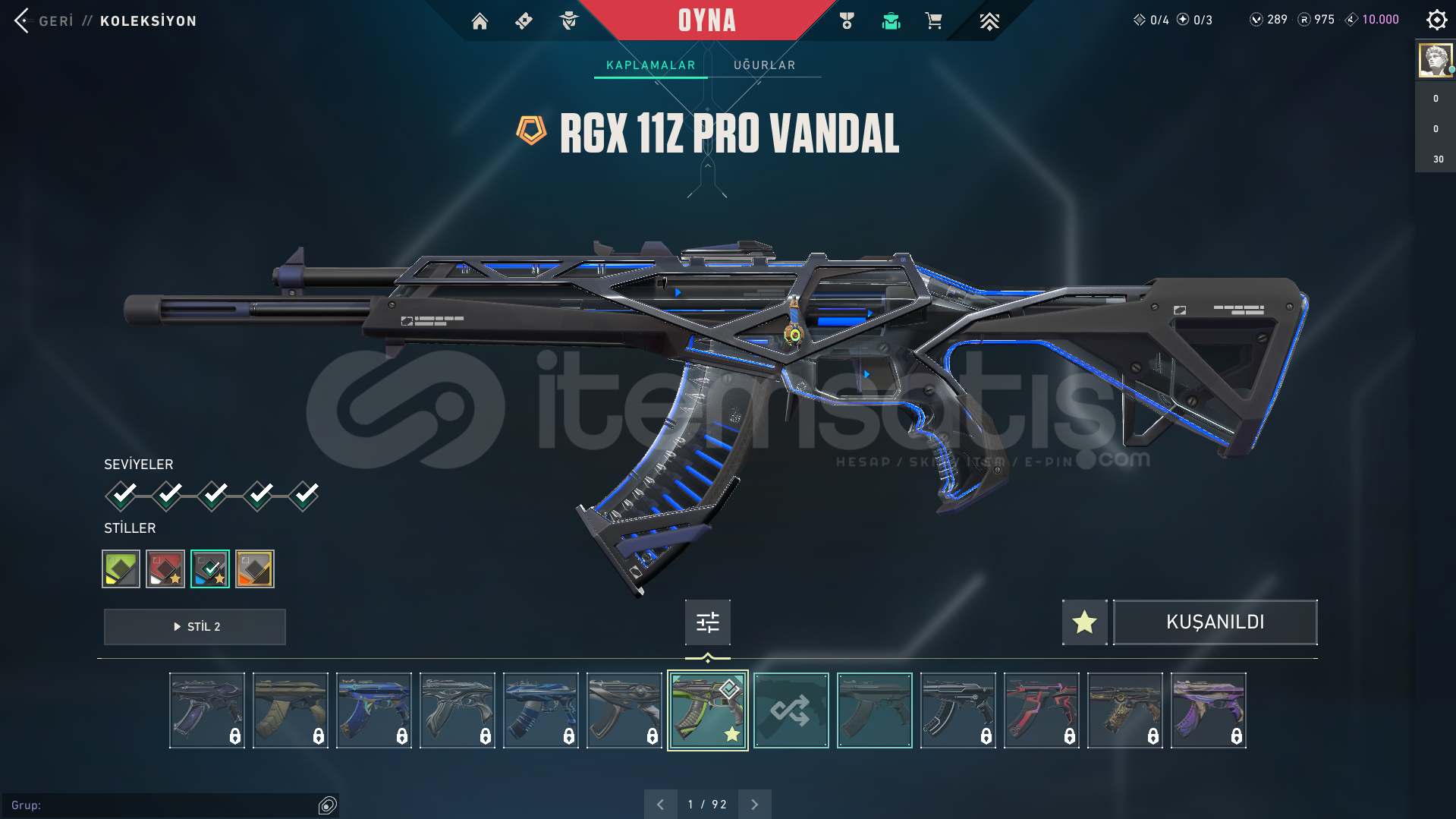Click the KUŞANILDI button
Viewport: 1456px width, 819px height.
point(1215,622)
